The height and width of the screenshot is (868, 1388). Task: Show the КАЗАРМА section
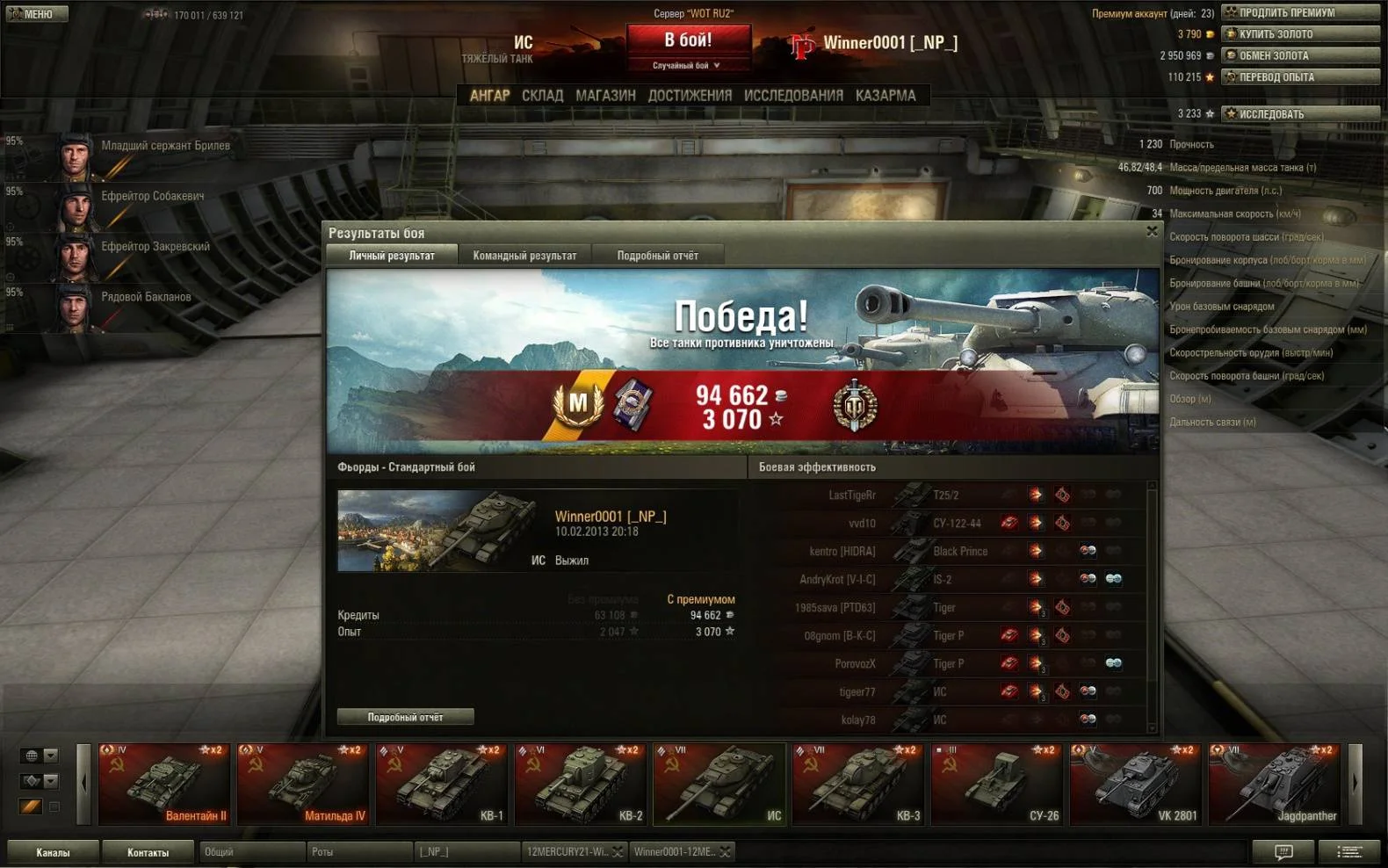[886, 96]
